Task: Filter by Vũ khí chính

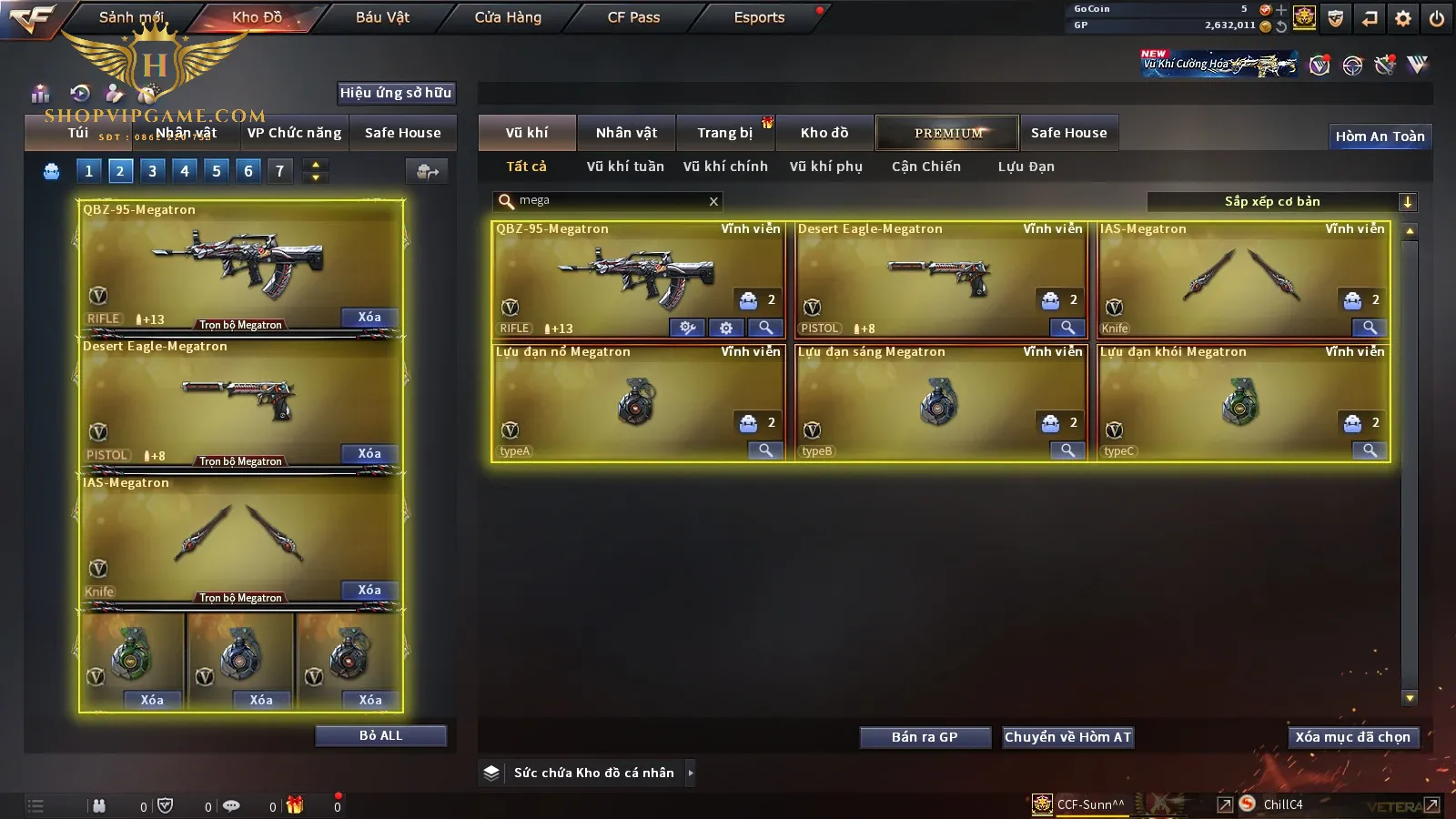Action: click(725, 167)
